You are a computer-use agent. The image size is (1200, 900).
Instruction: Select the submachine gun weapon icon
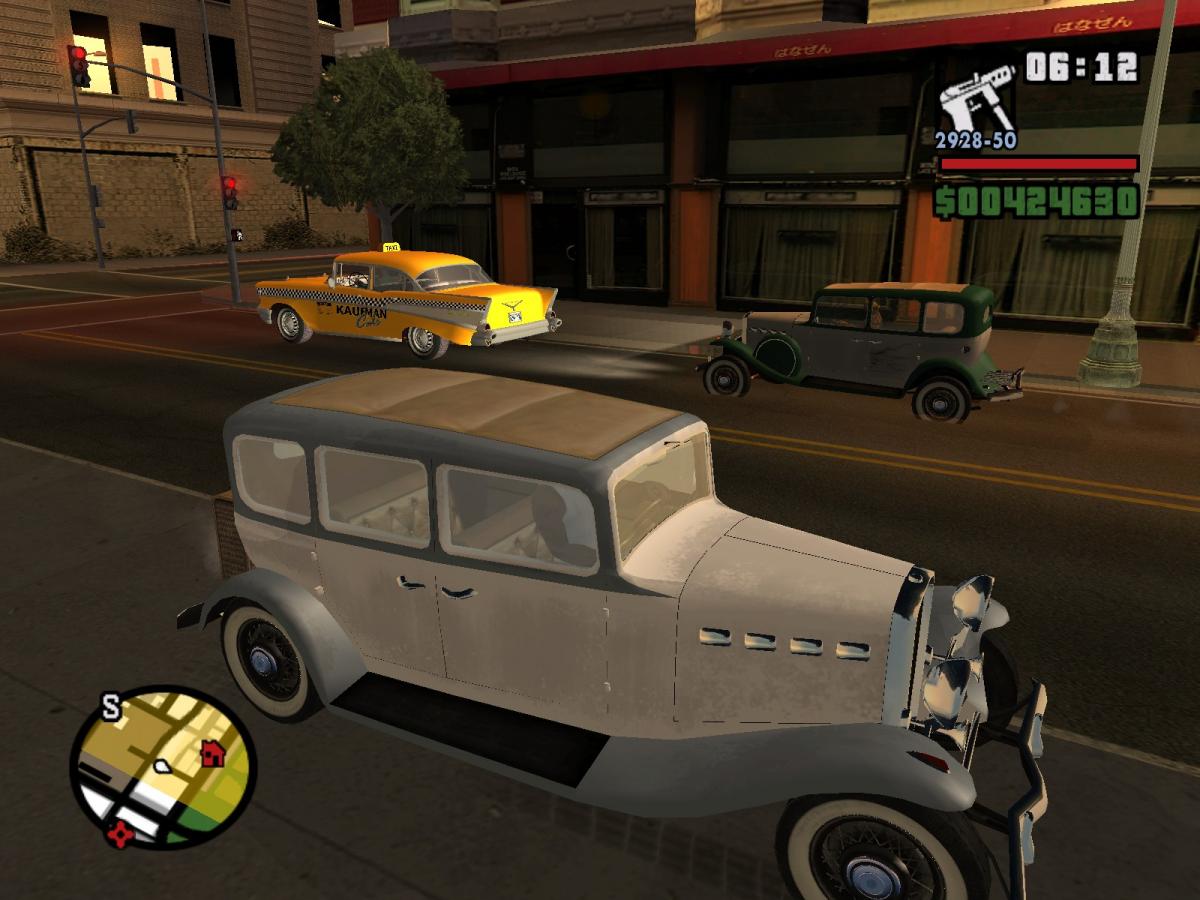tap(975, 96)
